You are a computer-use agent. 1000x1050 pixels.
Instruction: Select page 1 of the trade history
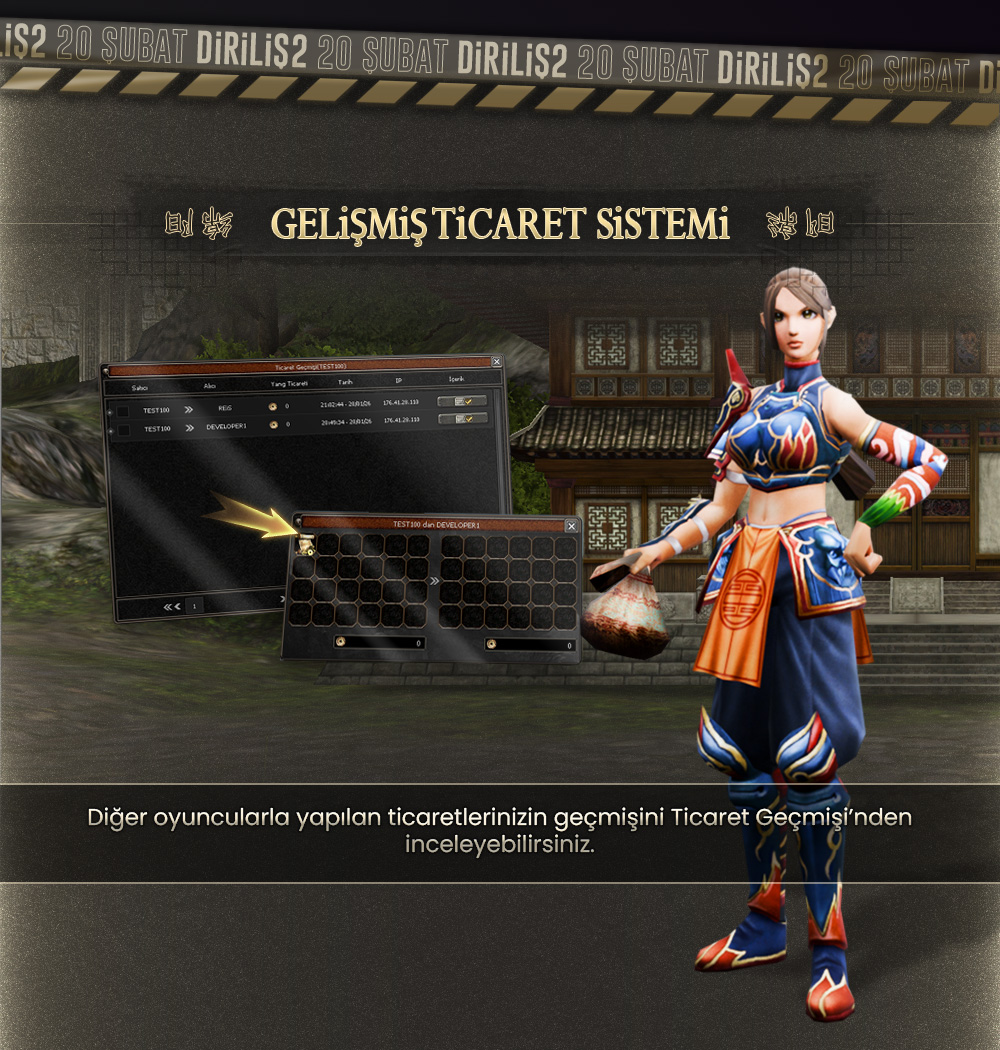[x=194, y=606]
